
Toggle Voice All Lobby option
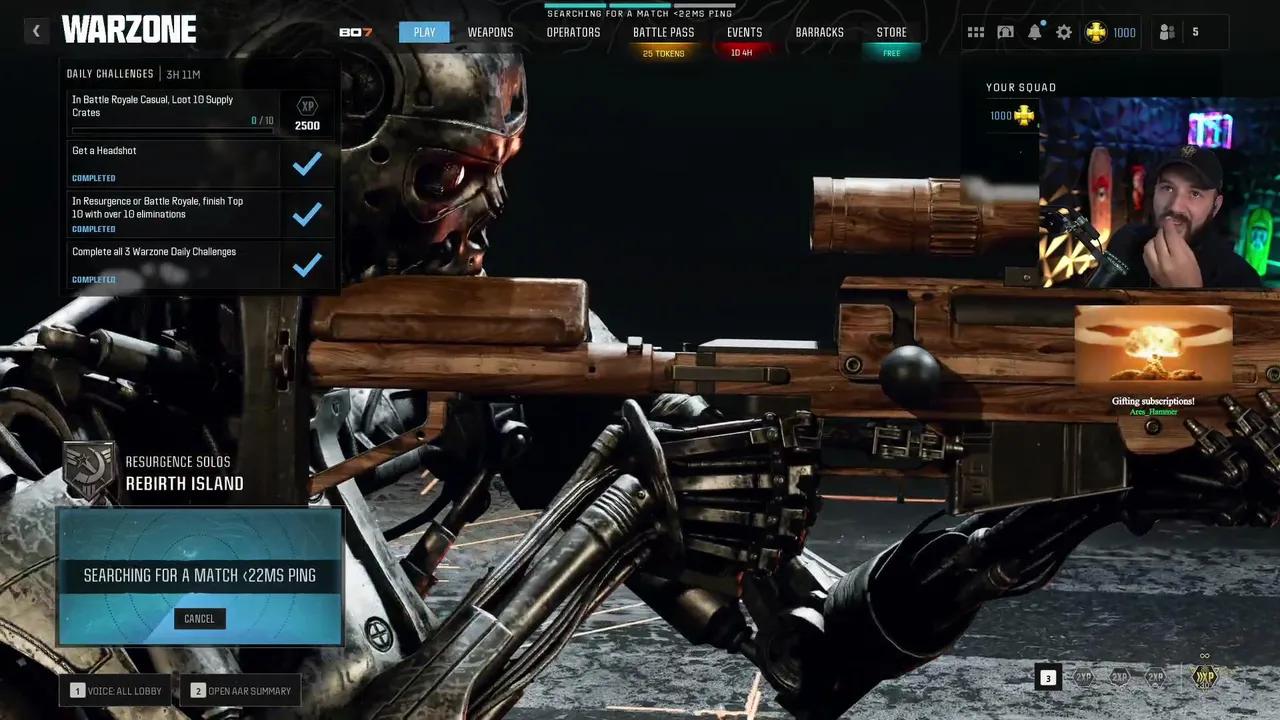117,690
